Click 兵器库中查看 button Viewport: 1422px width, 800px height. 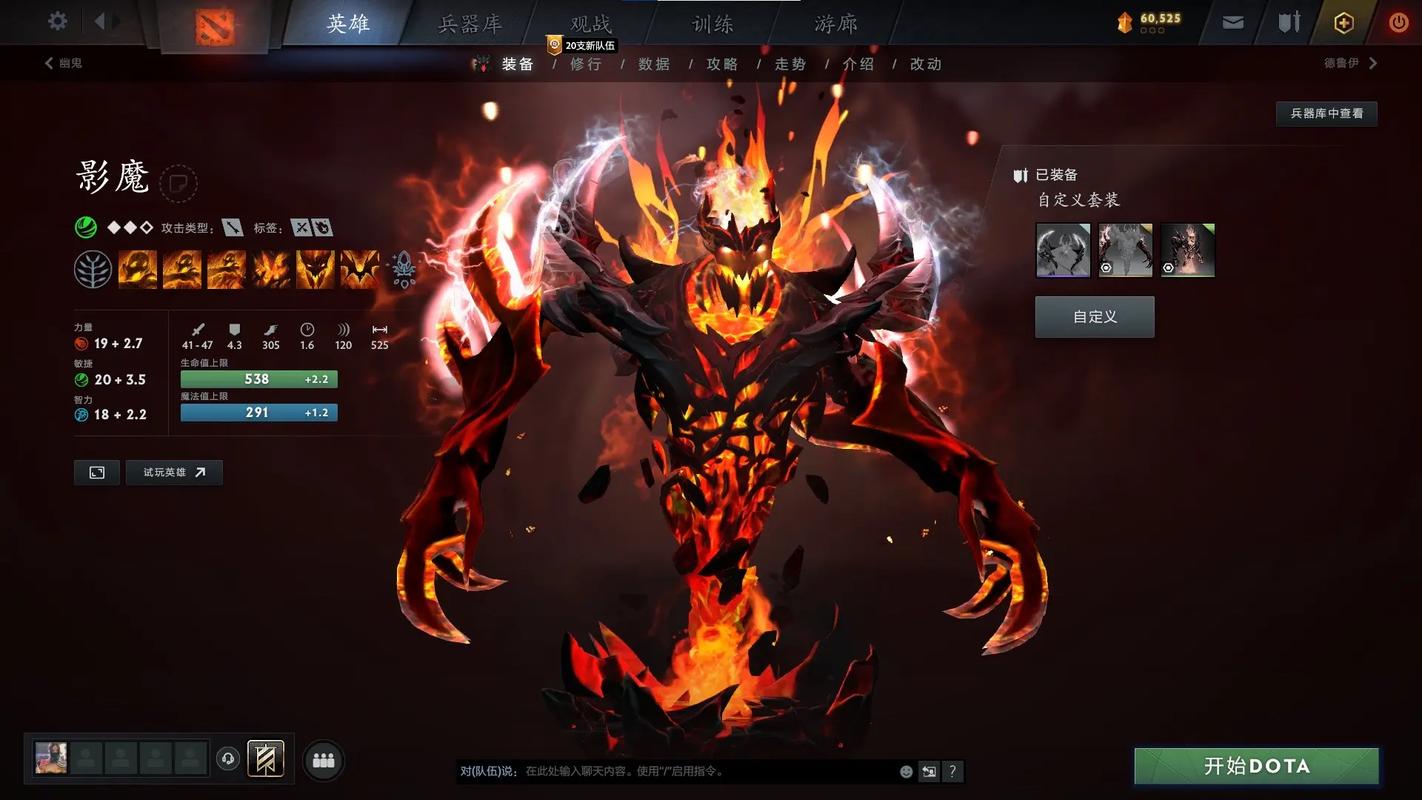[x=1326, y=113]
